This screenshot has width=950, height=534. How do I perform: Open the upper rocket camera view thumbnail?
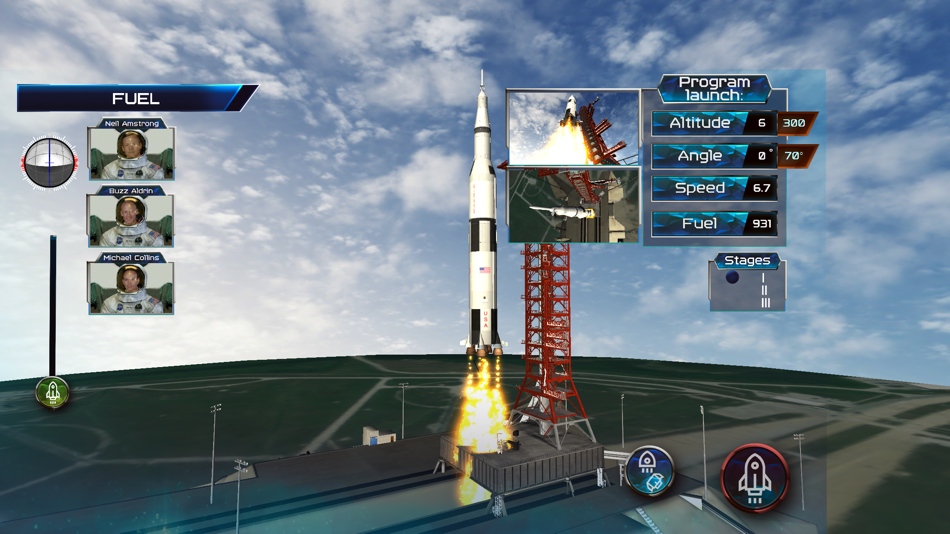[573, 127]
